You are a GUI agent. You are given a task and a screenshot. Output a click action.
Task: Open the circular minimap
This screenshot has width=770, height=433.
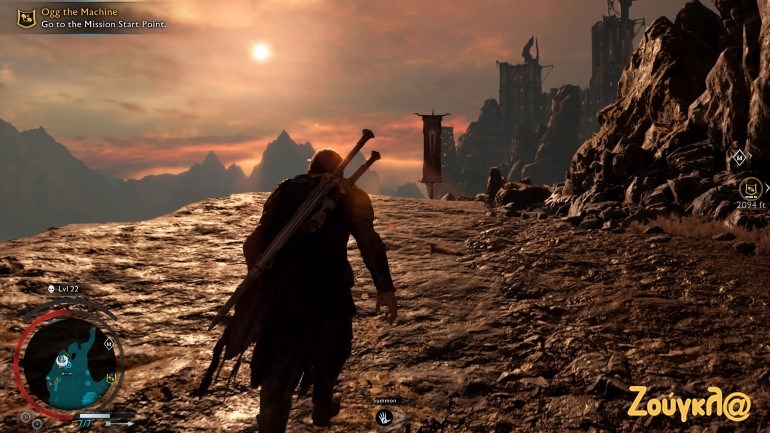68,362
